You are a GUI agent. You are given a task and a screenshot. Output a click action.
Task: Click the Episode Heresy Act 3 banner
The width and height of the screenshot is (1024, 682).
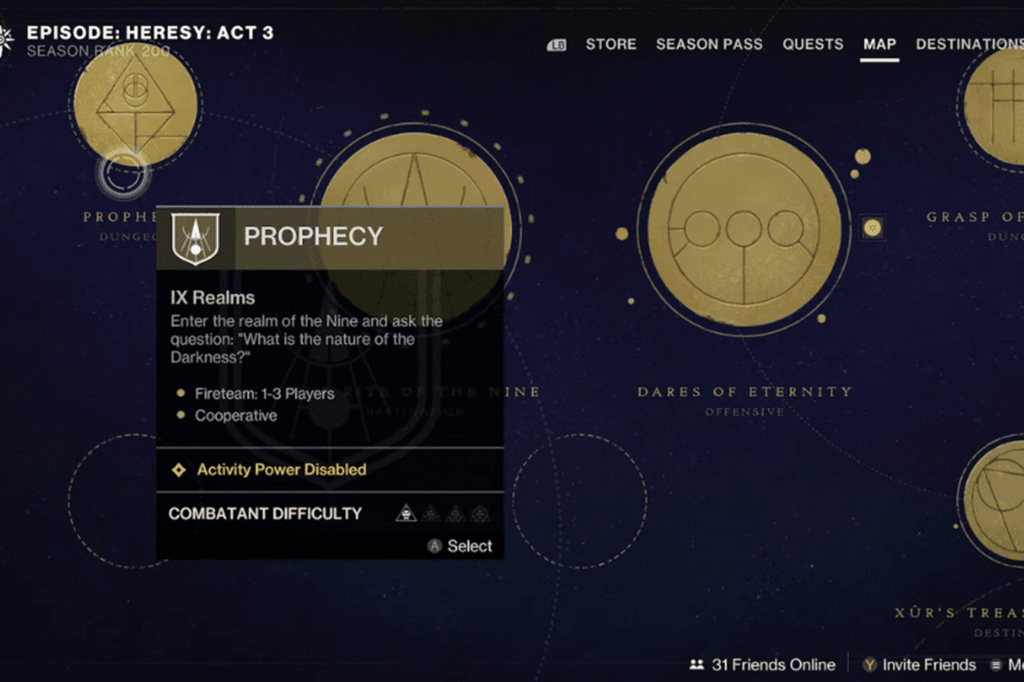tap(148, 34)
